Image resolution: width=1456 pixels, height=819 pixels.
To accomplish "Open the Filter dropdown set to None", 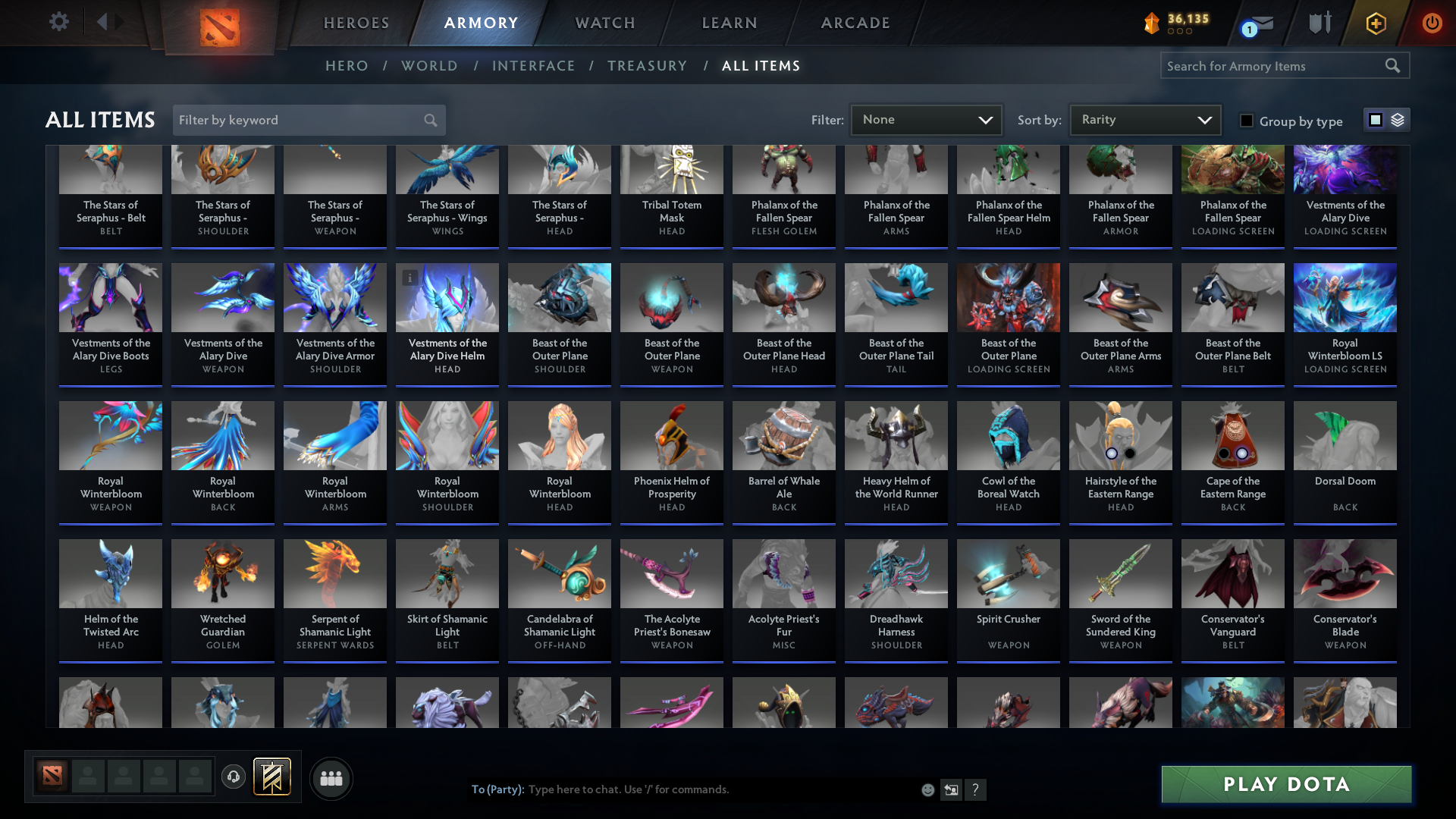I will click(926, 119).
